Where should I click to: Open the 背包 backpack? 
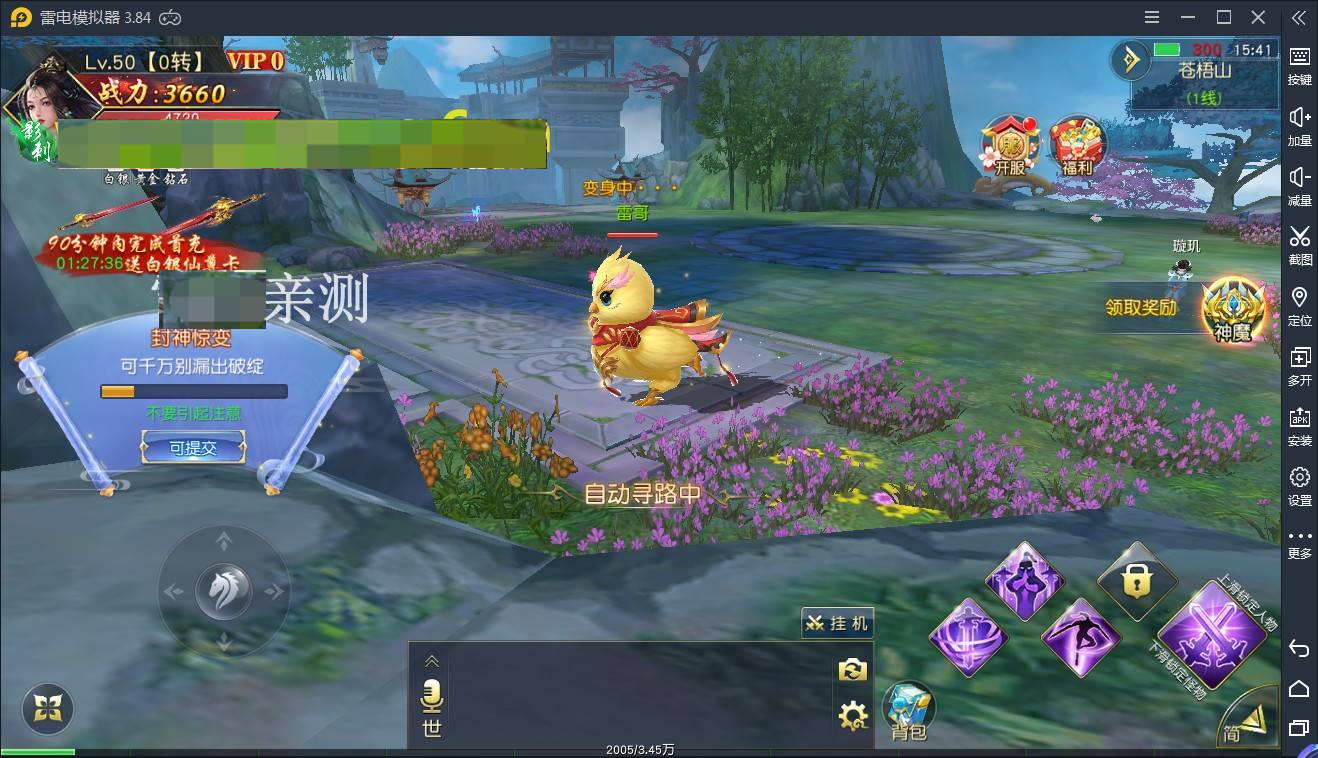pos(908,711)
